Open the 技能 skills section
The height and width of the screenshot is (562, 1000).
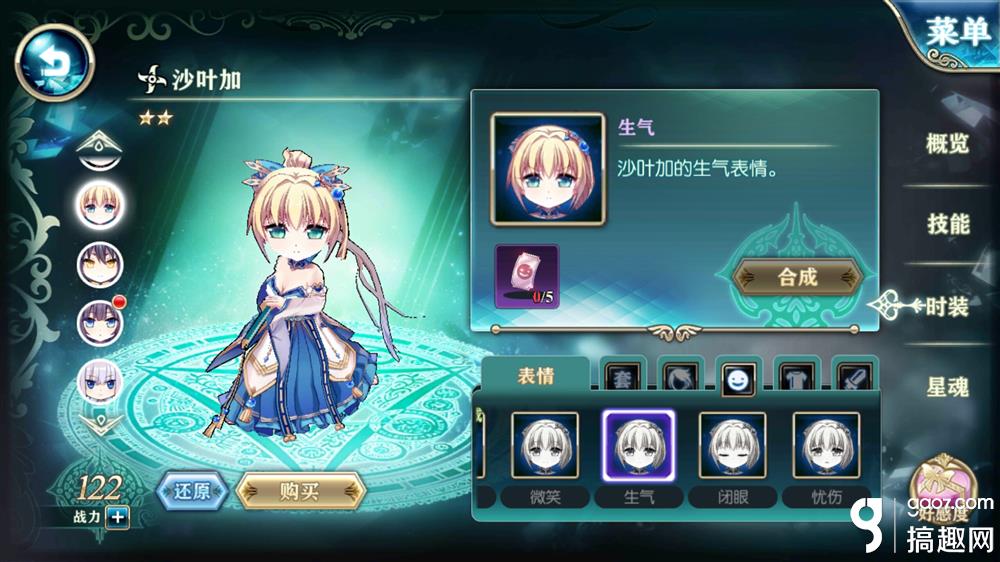pos(948,224)
